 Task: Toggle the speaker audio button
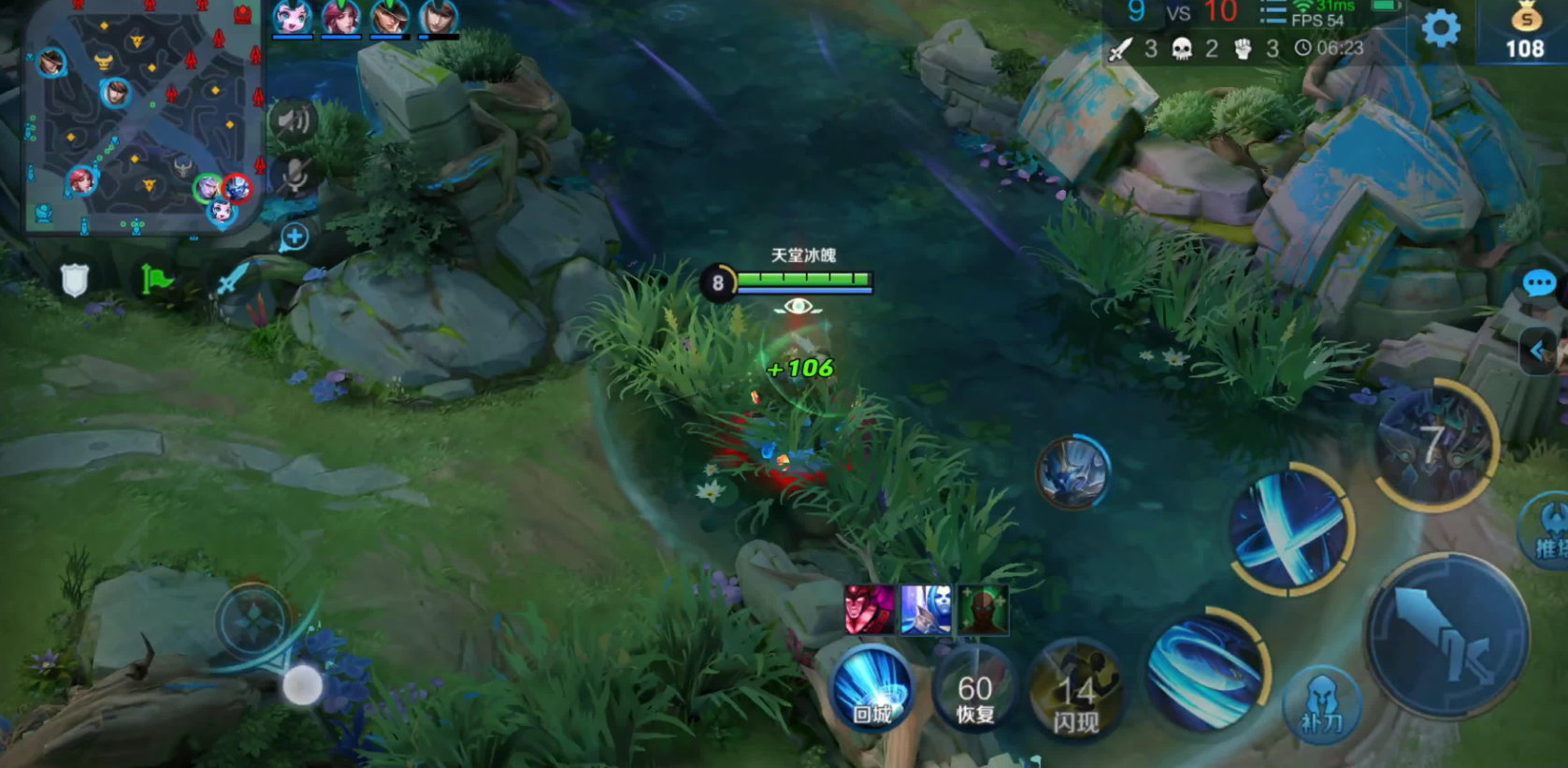(x=294, y=122)
